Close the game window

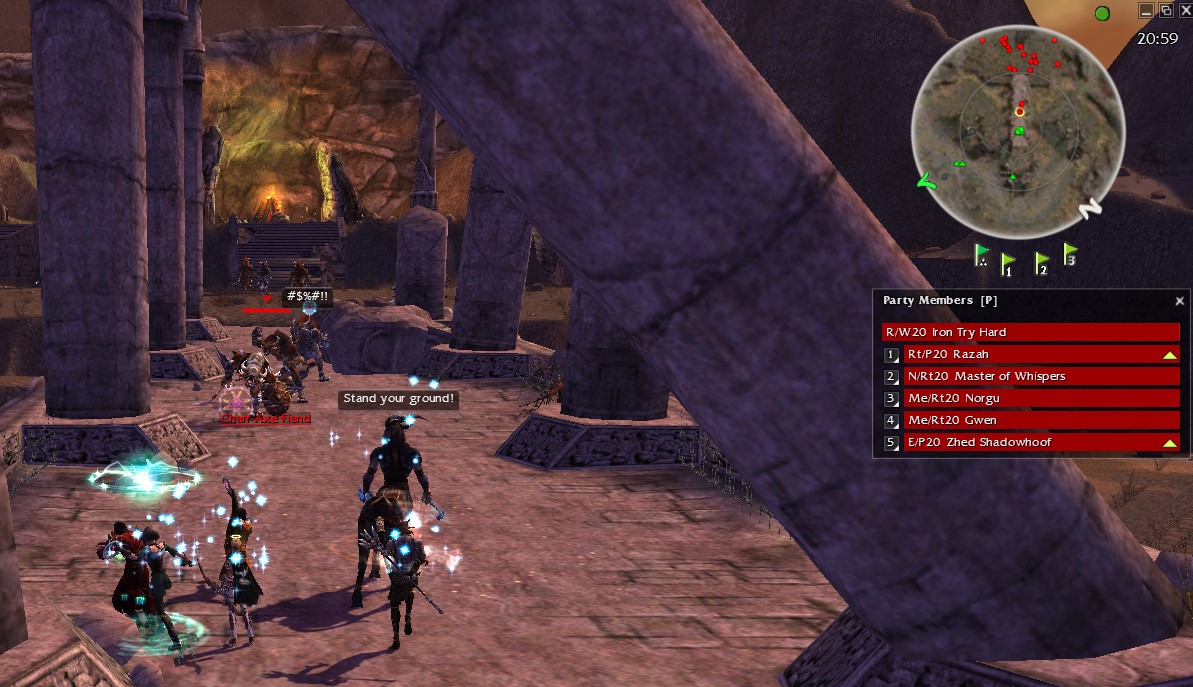1185,10
